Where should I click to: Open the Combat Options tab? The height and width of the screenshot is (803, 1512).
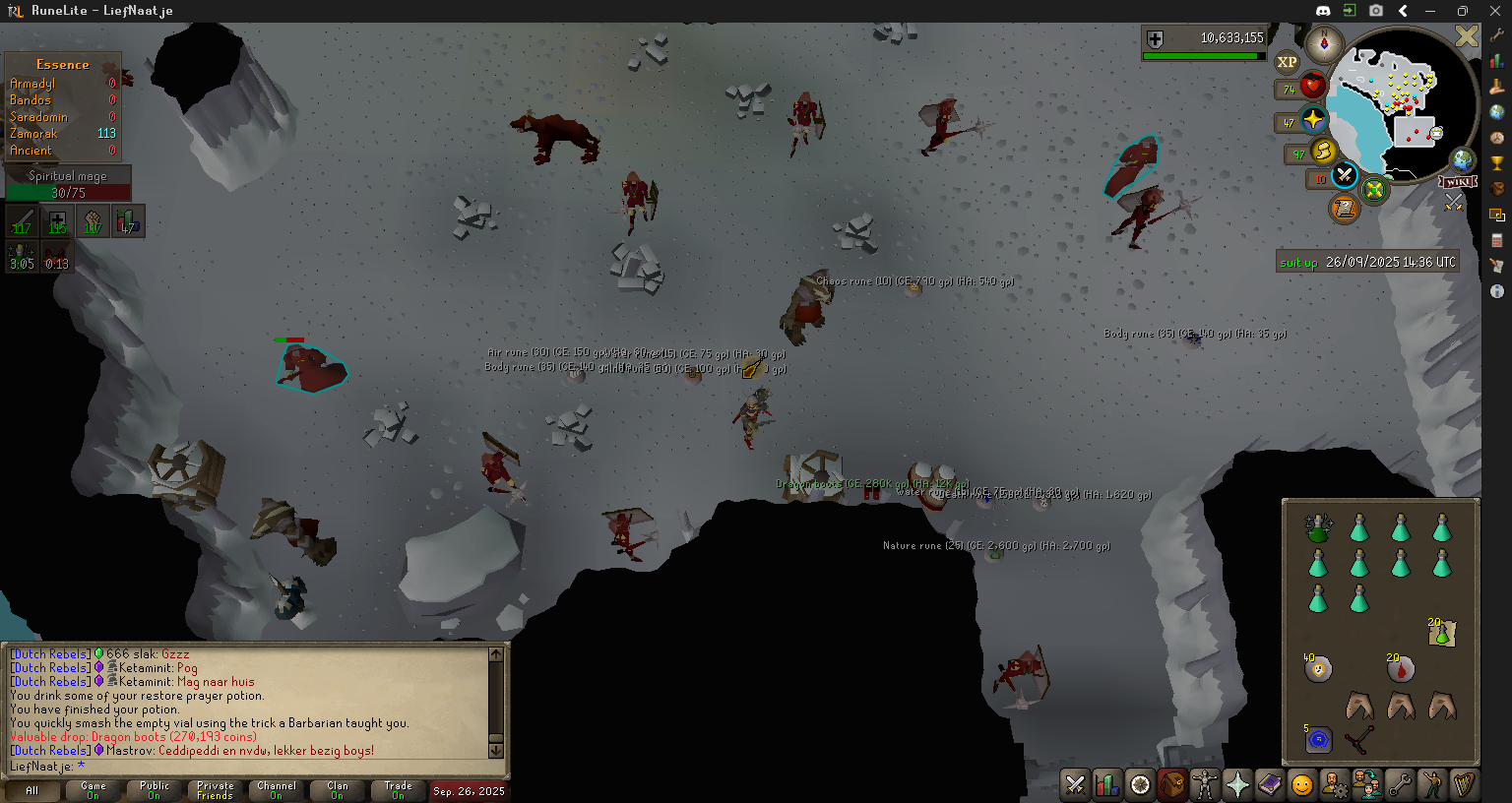coord(1075,784)
